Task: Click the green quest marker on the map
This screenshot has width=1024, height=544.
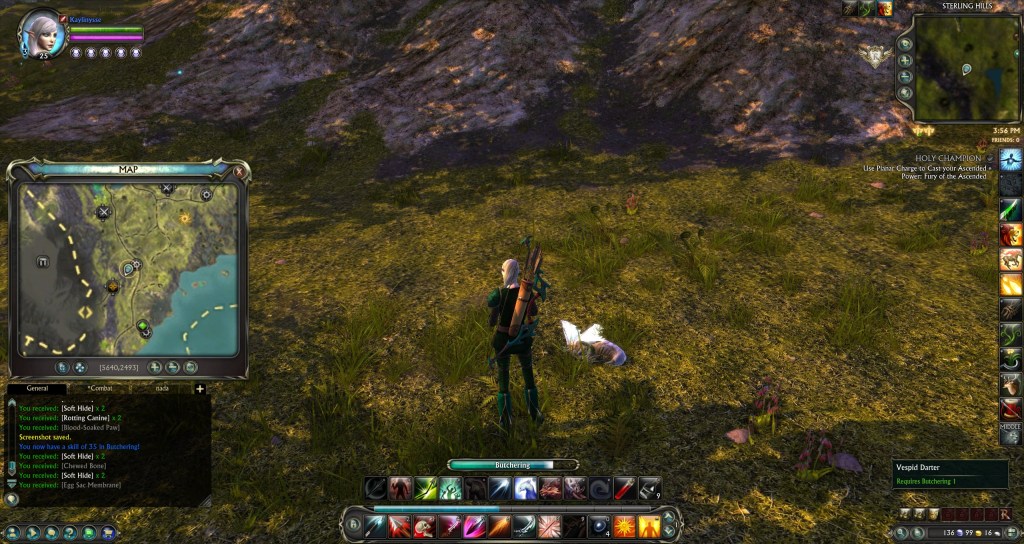Action: coord(143,325)
